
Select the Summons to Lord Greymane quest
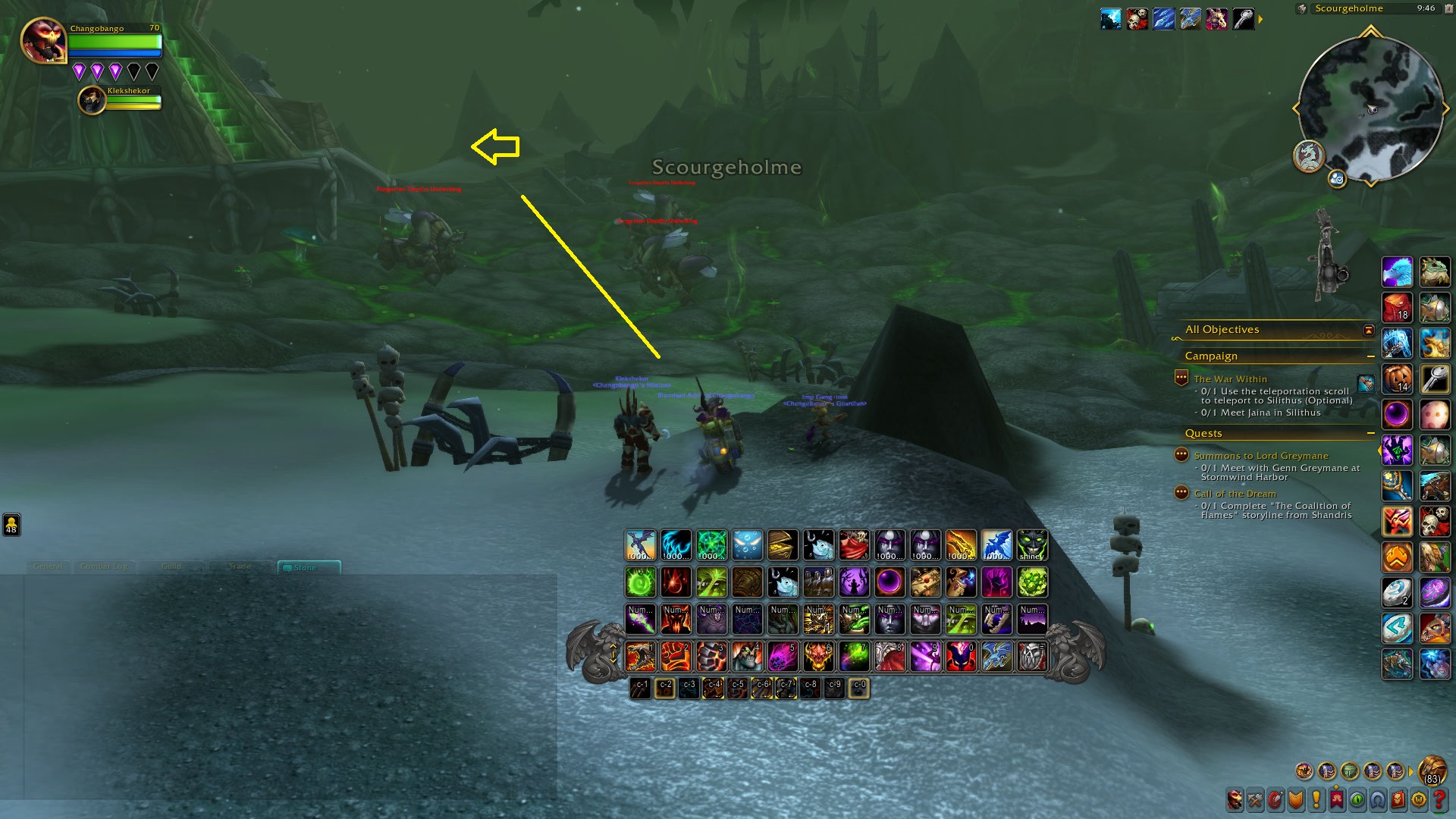[1260, 456]
